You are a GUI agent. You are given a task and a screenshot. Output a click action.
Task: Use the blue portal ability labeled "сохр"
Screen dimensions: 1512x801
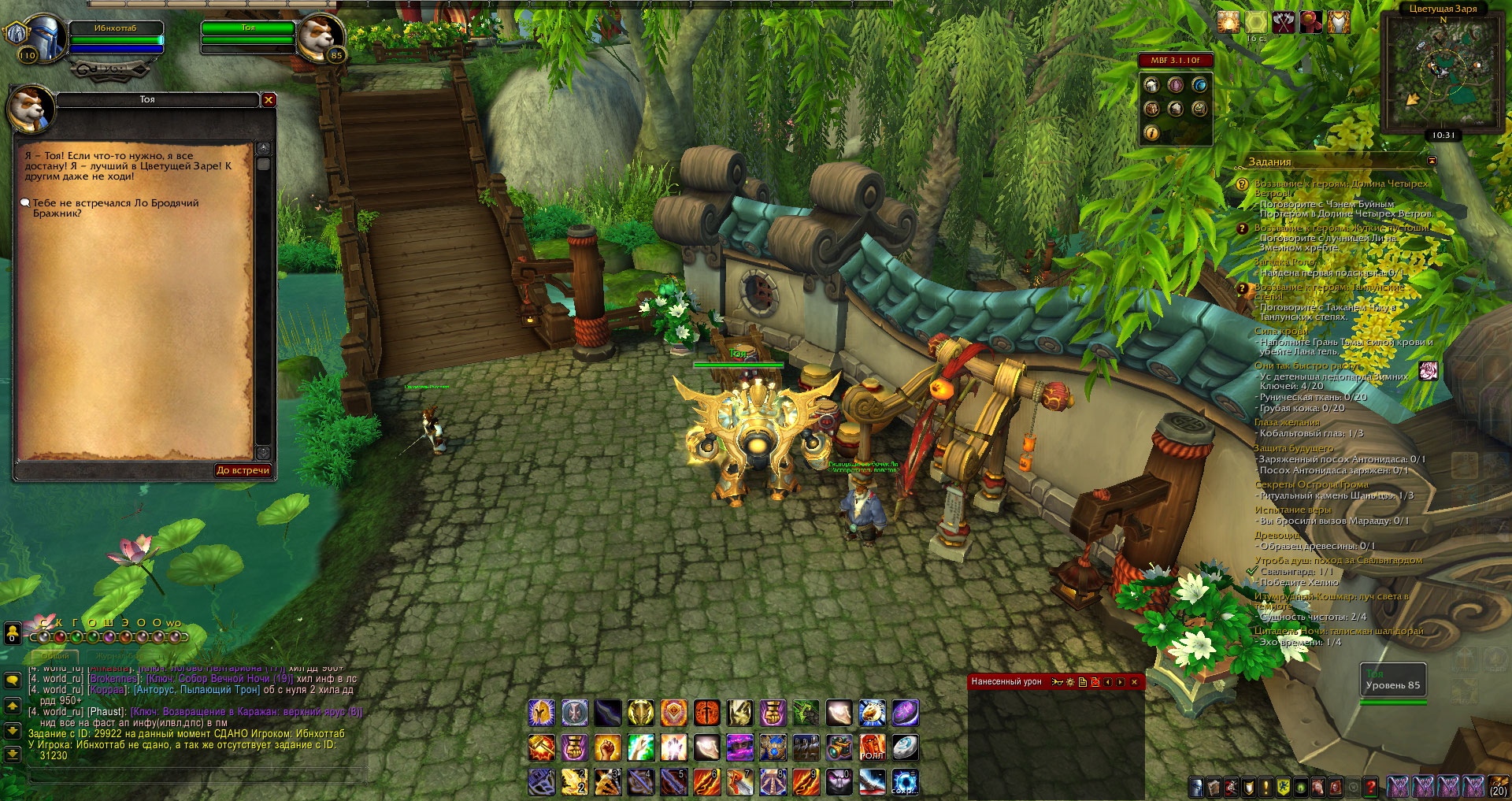[x=905, y=781]
